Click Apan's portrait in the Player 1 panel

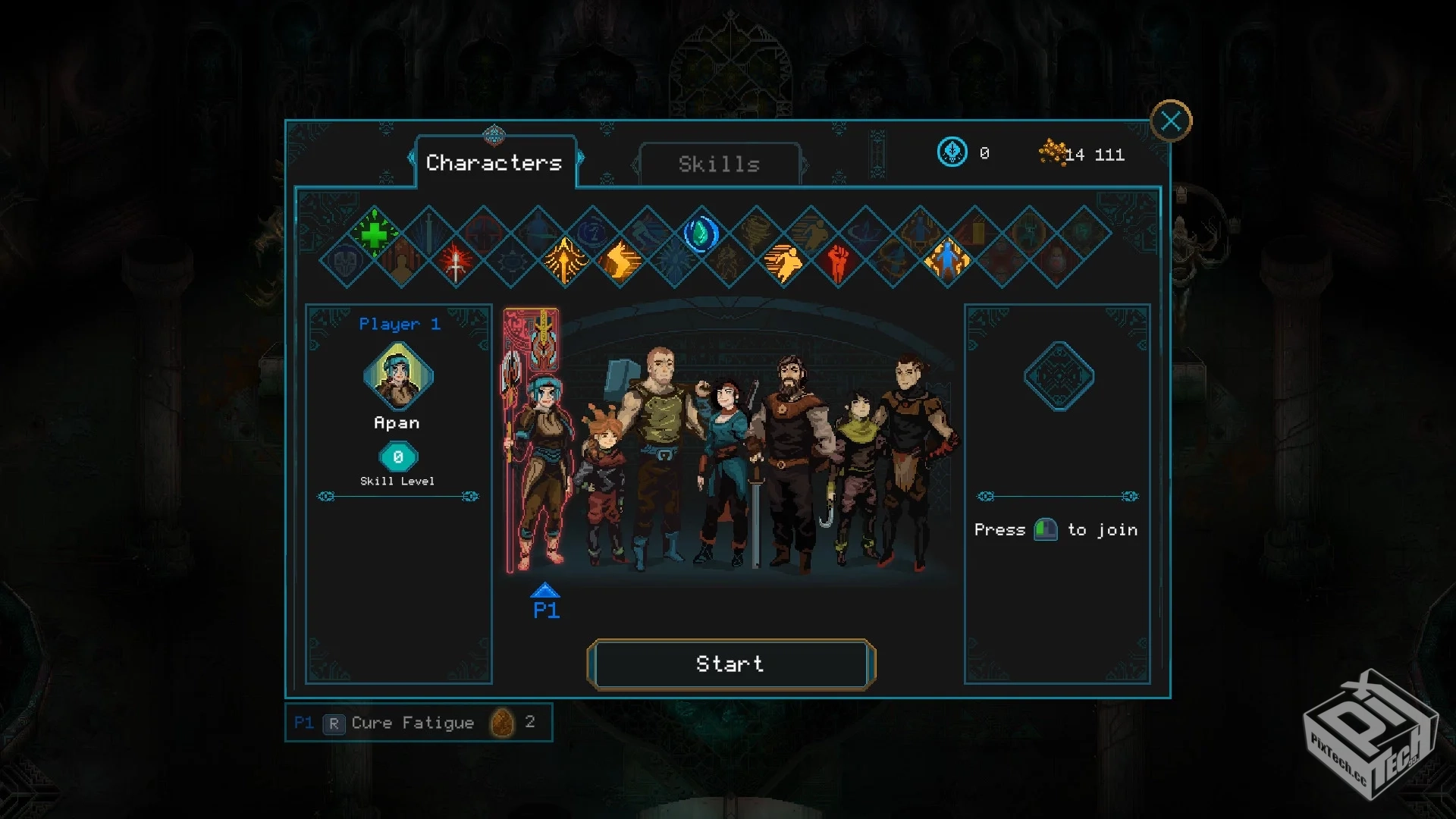pos(398,375)
